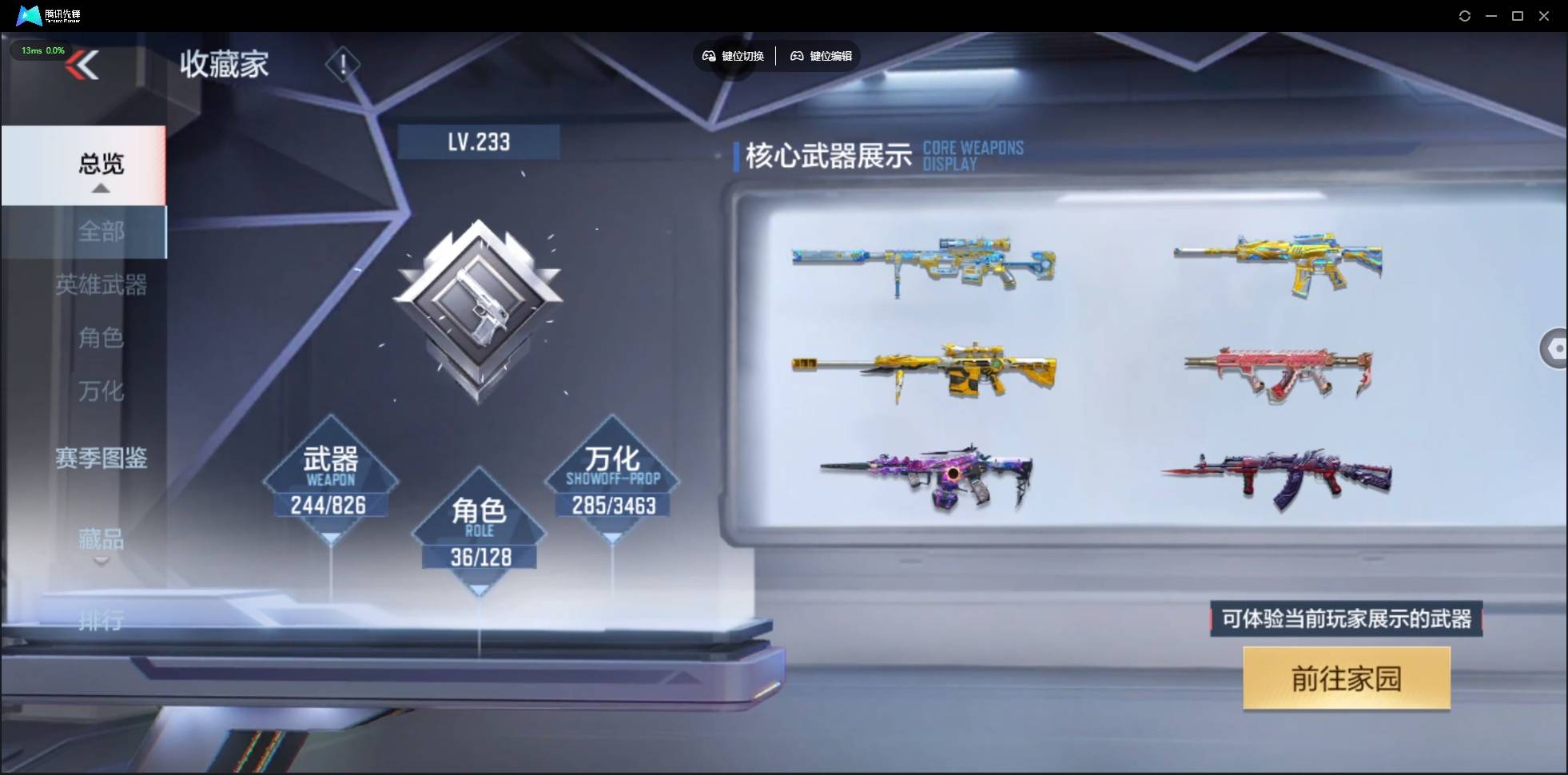The image size is (1568, 775).
Task: Click the 可体验当前玩家展示的武器 banner
Action: [1345, 619]
